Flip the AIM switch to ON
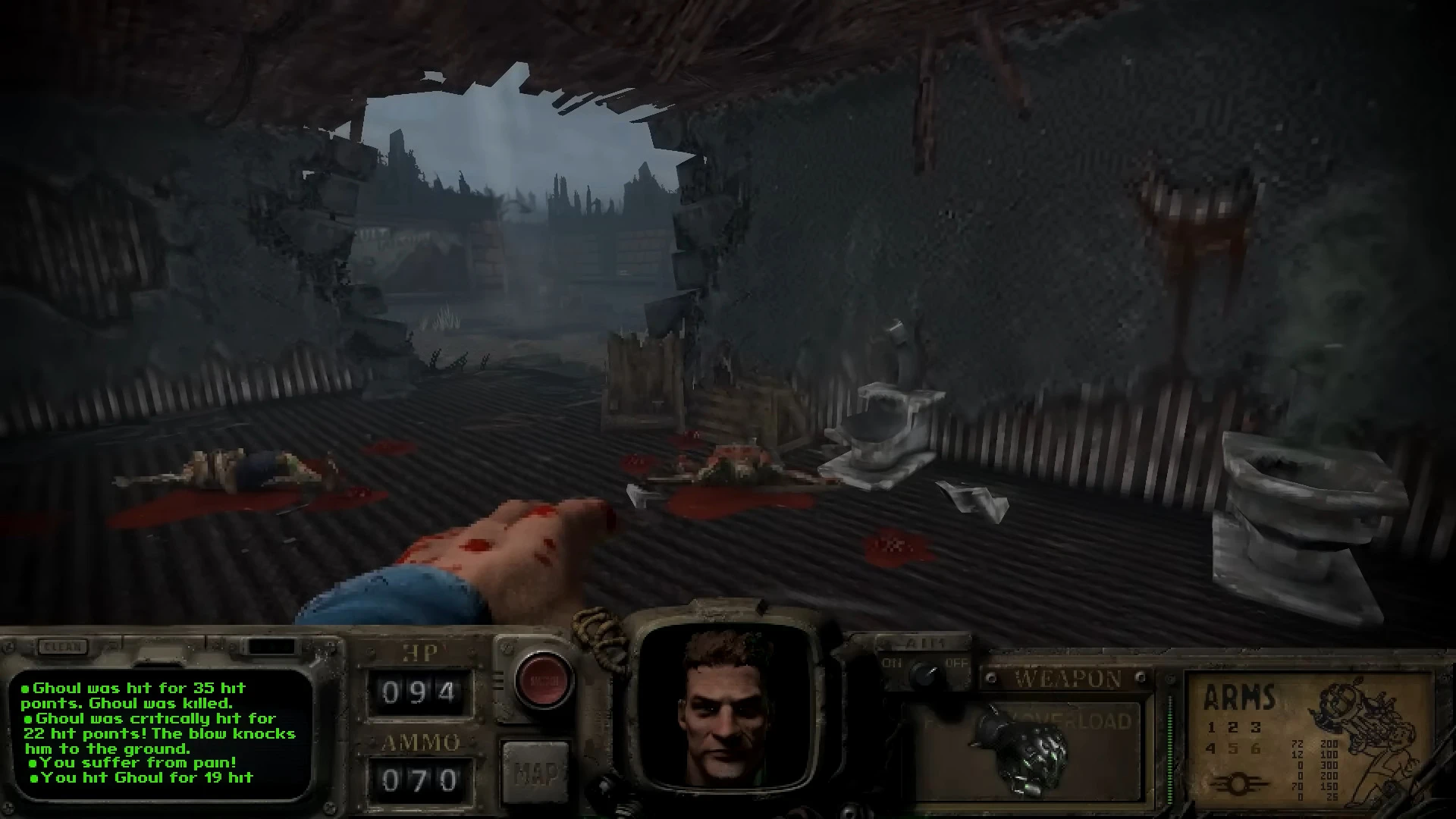 coord(891,664)
